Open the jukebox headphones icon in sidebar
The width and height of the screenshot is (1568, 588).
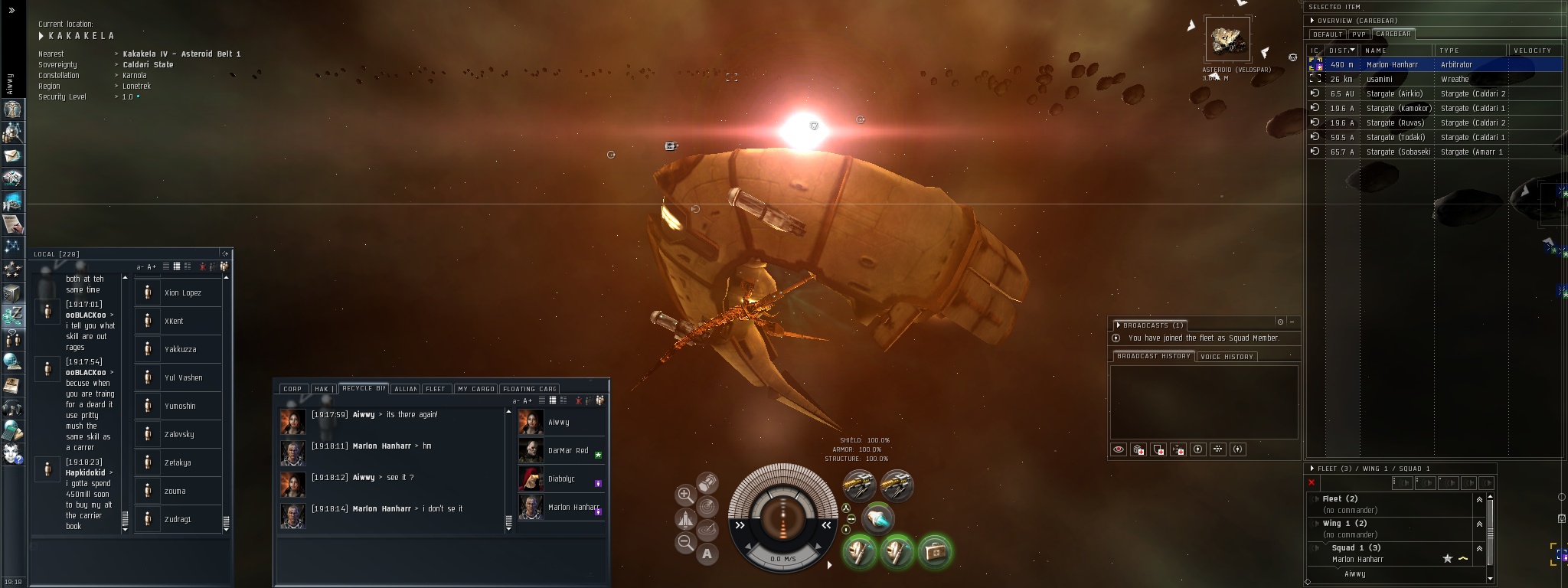pyautogui.click(x=12, y=408)
